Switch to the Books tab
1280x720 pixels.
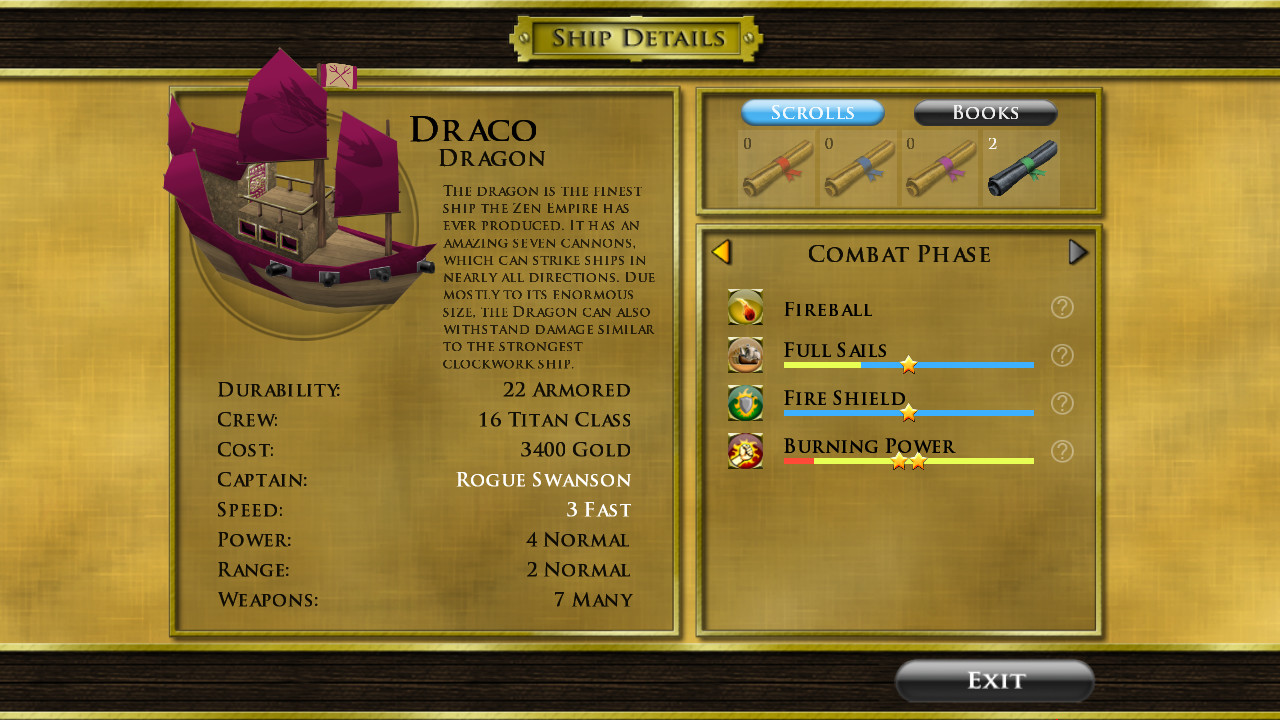click(x=985, y=112)
